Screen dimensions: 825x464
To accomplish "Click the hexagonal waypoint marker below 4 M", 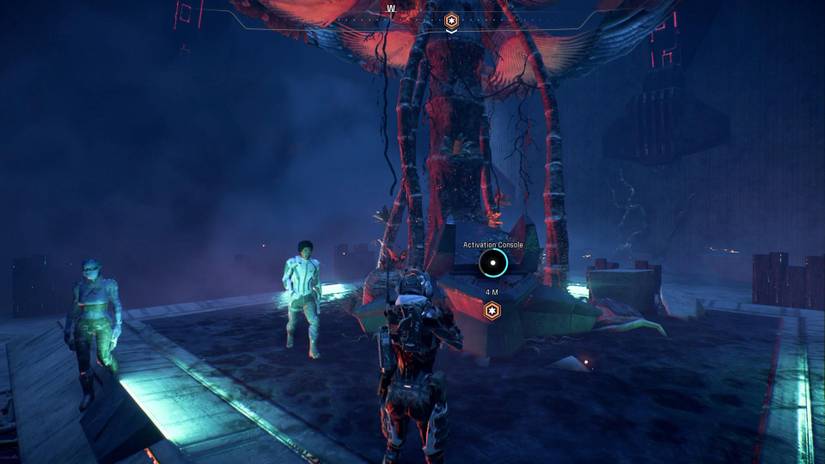I will point(492,311).
